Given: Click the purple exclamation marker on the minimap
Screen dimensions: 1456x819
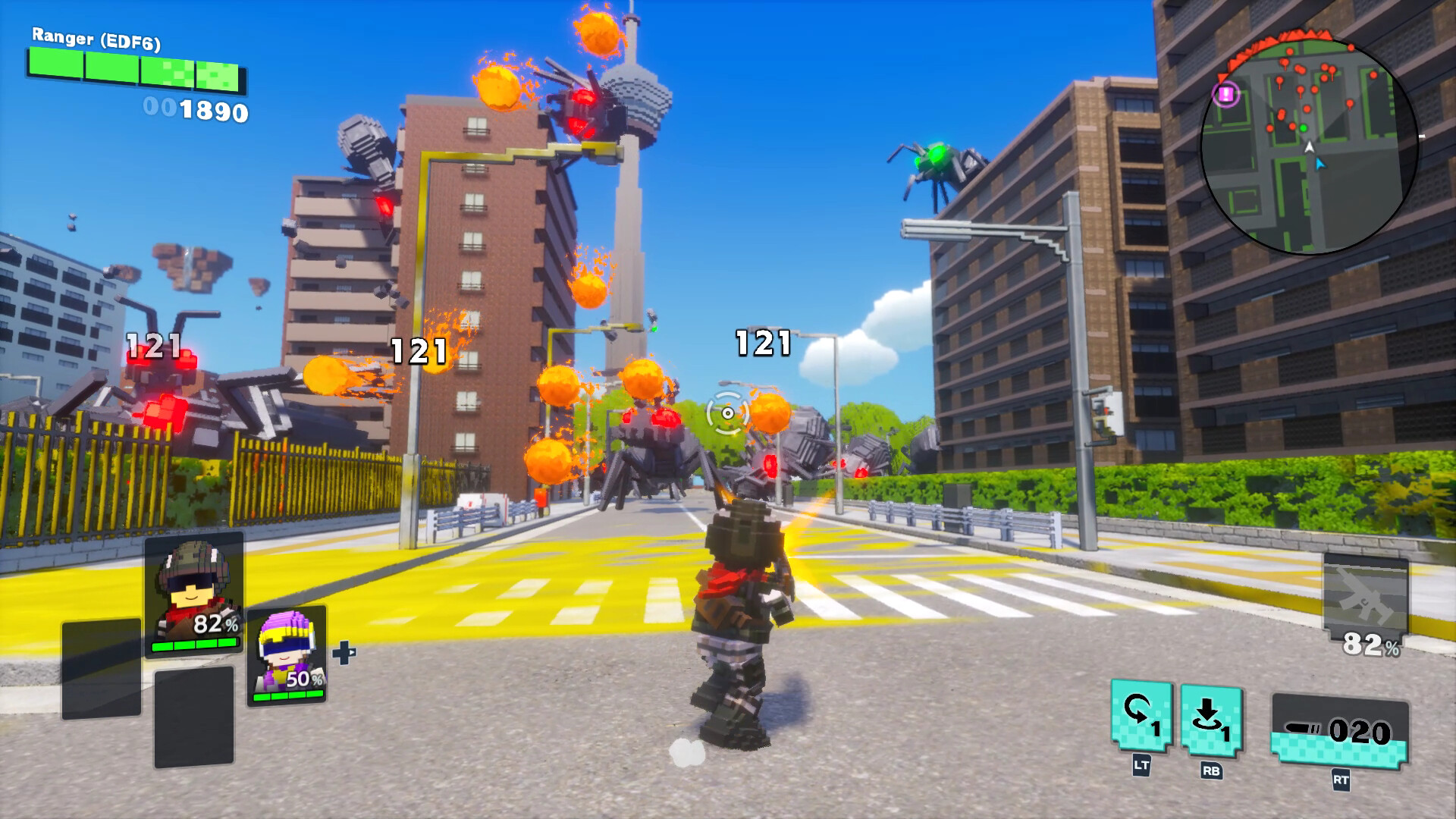Looking at the screenshot, I should 1225,93.
